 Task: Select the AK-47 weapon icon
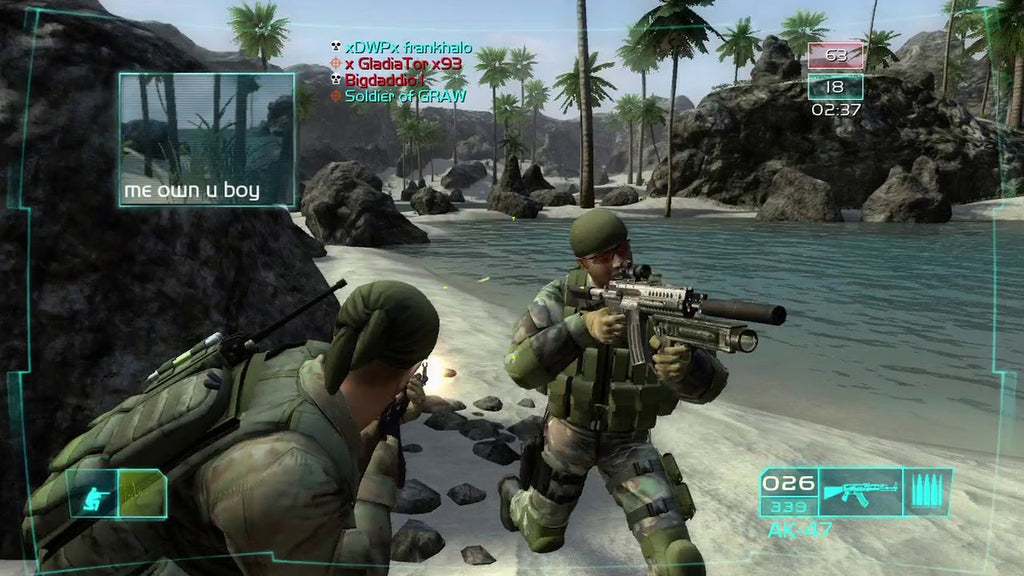[x=860, y=492]
